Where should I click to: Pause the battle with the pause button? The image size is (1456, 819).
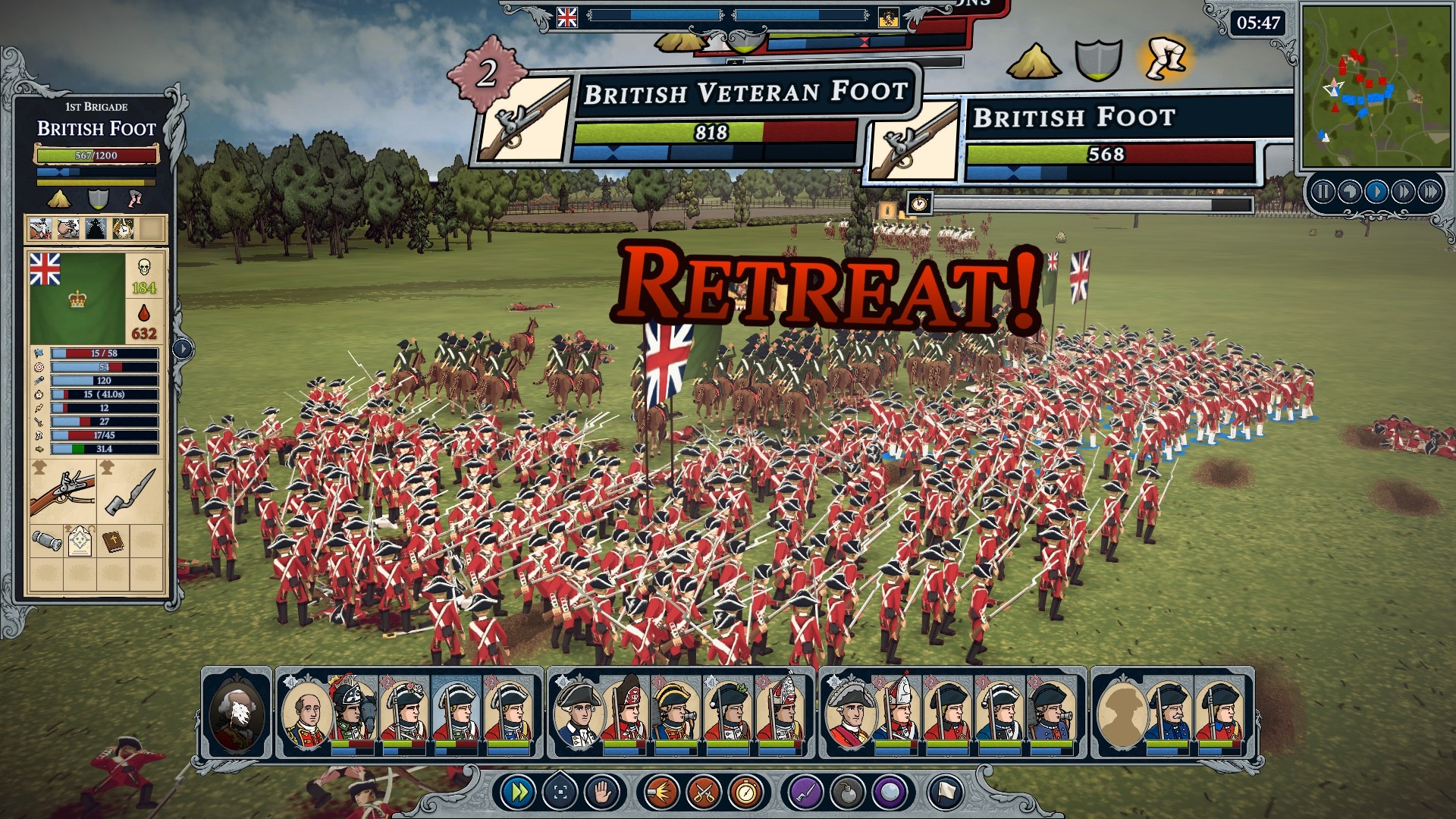[x=1323, y=192]
